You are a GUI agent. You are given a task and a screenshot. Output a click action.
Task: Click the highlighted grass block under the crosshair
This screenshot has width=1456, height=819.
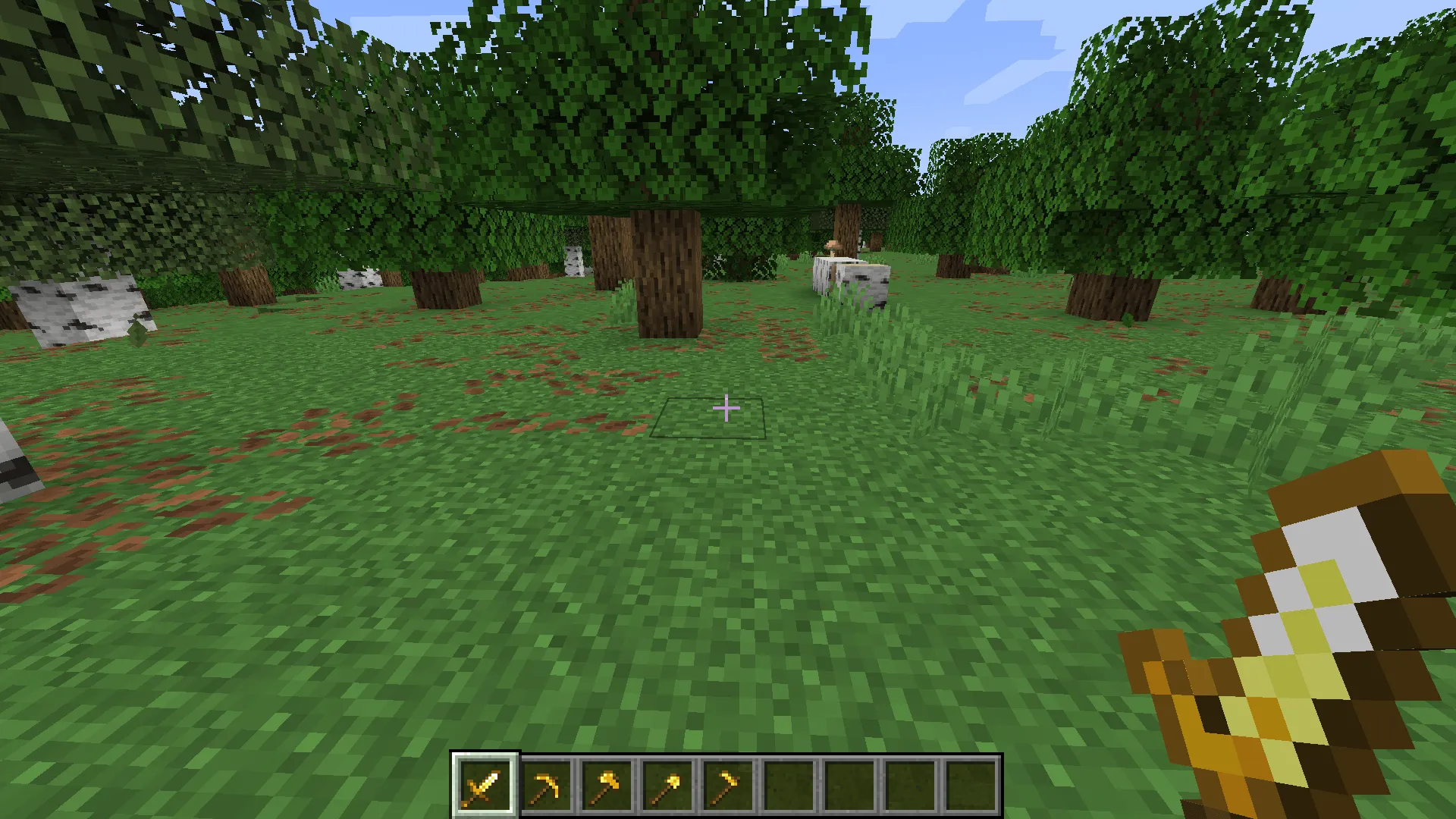(709, 421)
